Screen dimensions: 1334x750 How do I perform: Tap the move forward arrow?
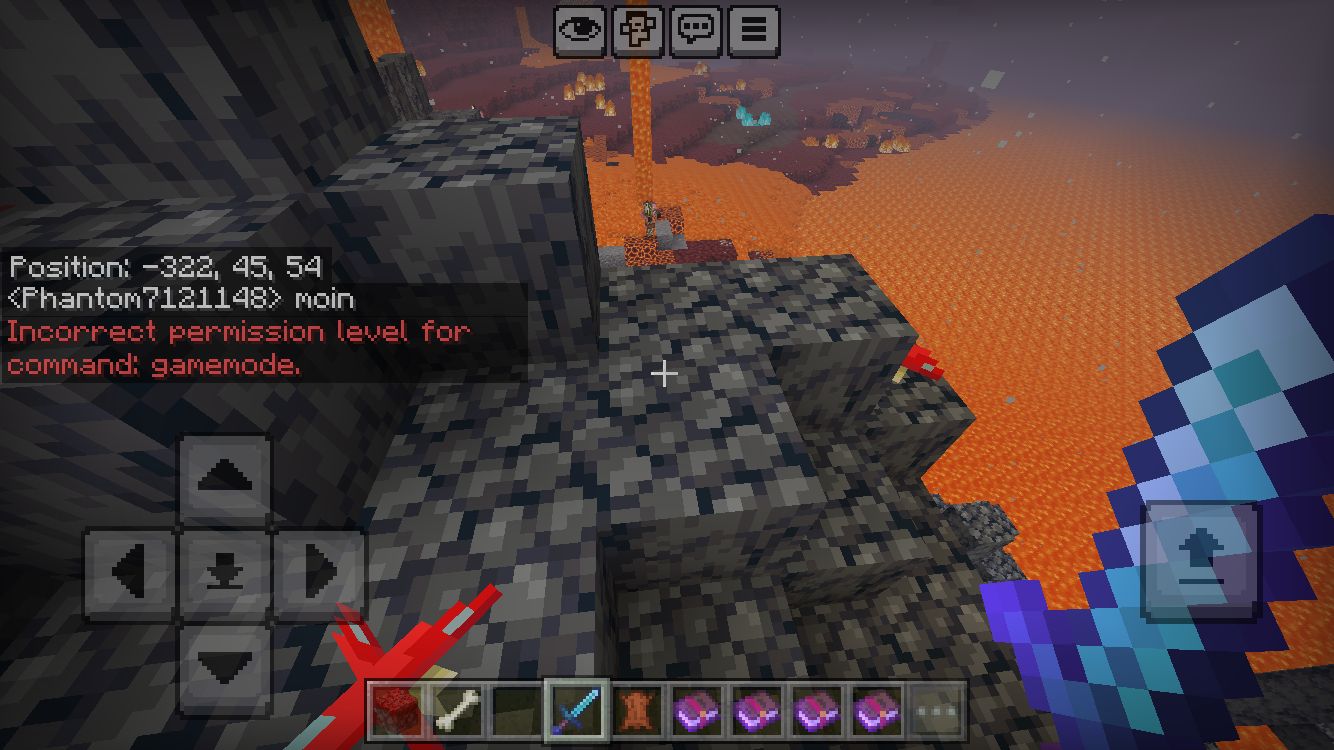click(224, 478)
